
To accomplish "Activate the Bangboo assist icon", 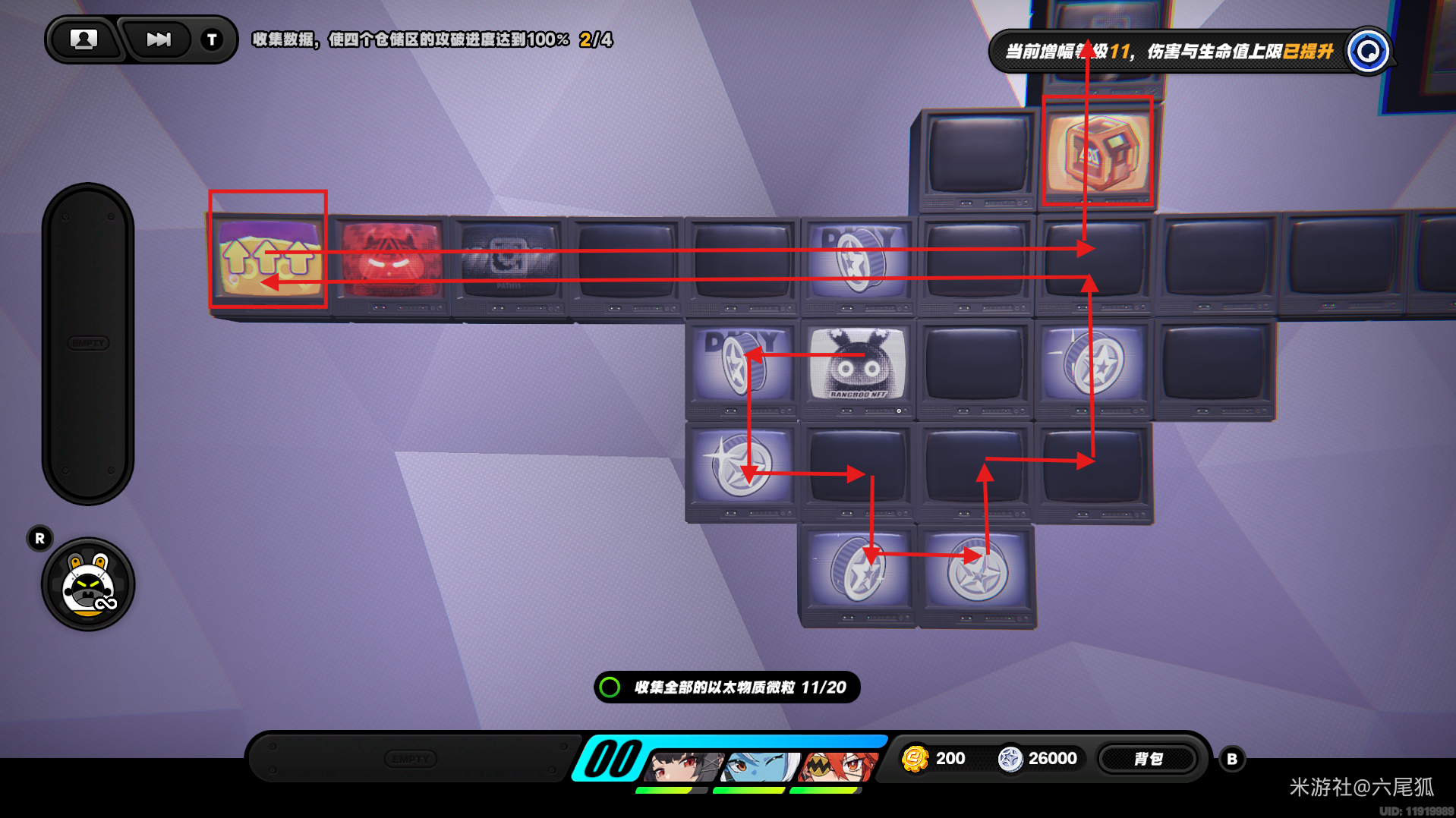I will (x=89, y=584).
